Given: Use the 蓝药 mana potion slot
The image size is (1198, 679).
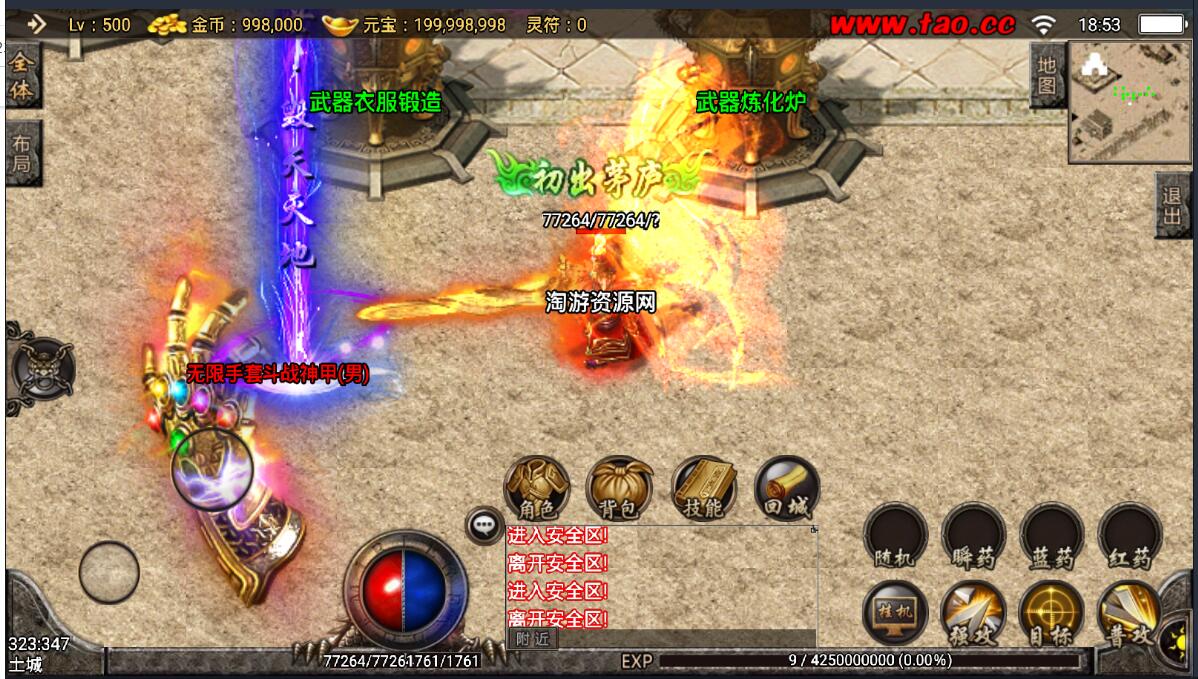Looking at the screenshot, I should 1051,535.
